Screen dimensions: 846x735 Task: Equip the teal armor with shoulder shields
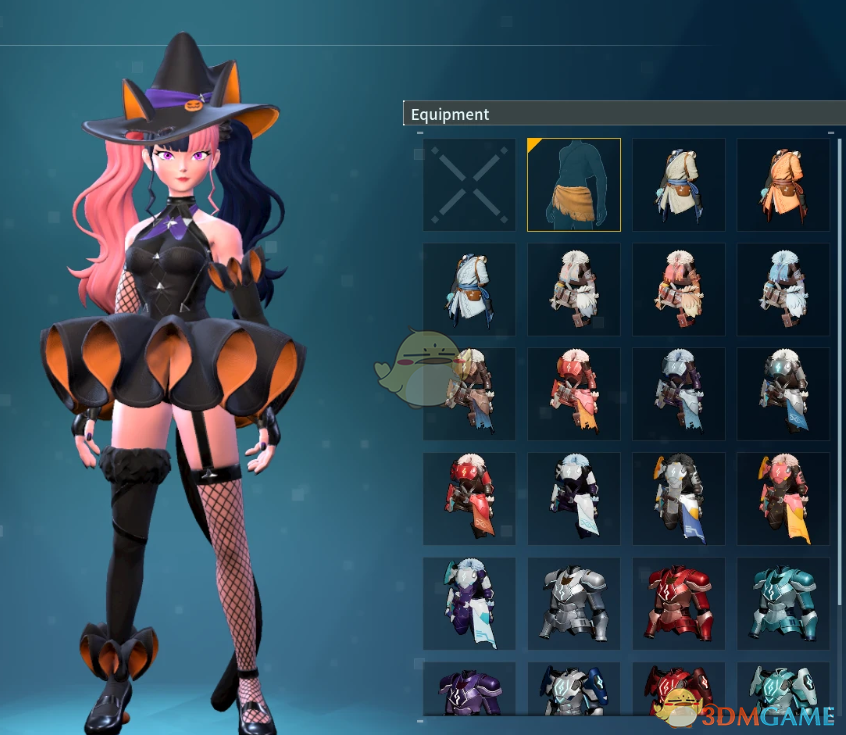[x=783, y=690]
